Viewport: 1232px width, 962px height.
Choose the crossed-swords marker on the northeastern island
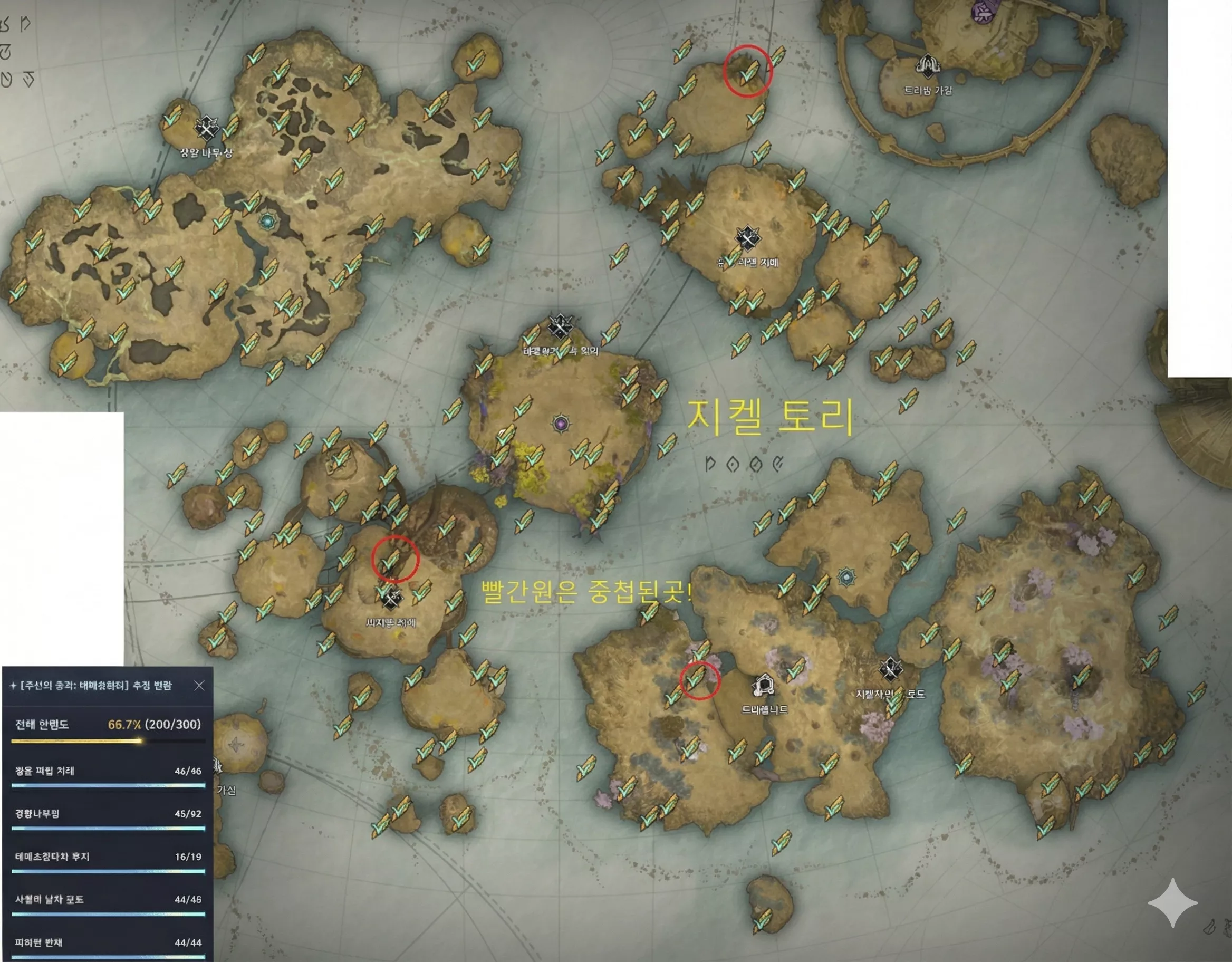747,239
